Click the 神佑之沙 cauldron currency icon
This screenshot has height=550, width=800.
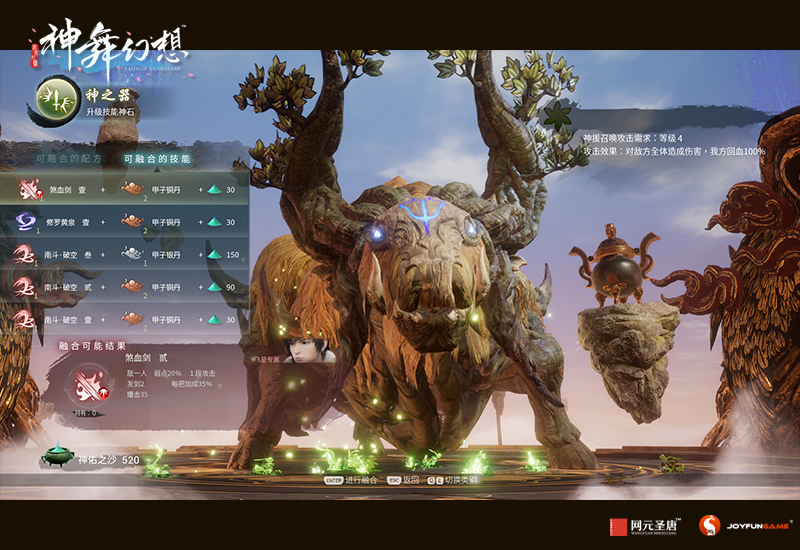point(56,457)
